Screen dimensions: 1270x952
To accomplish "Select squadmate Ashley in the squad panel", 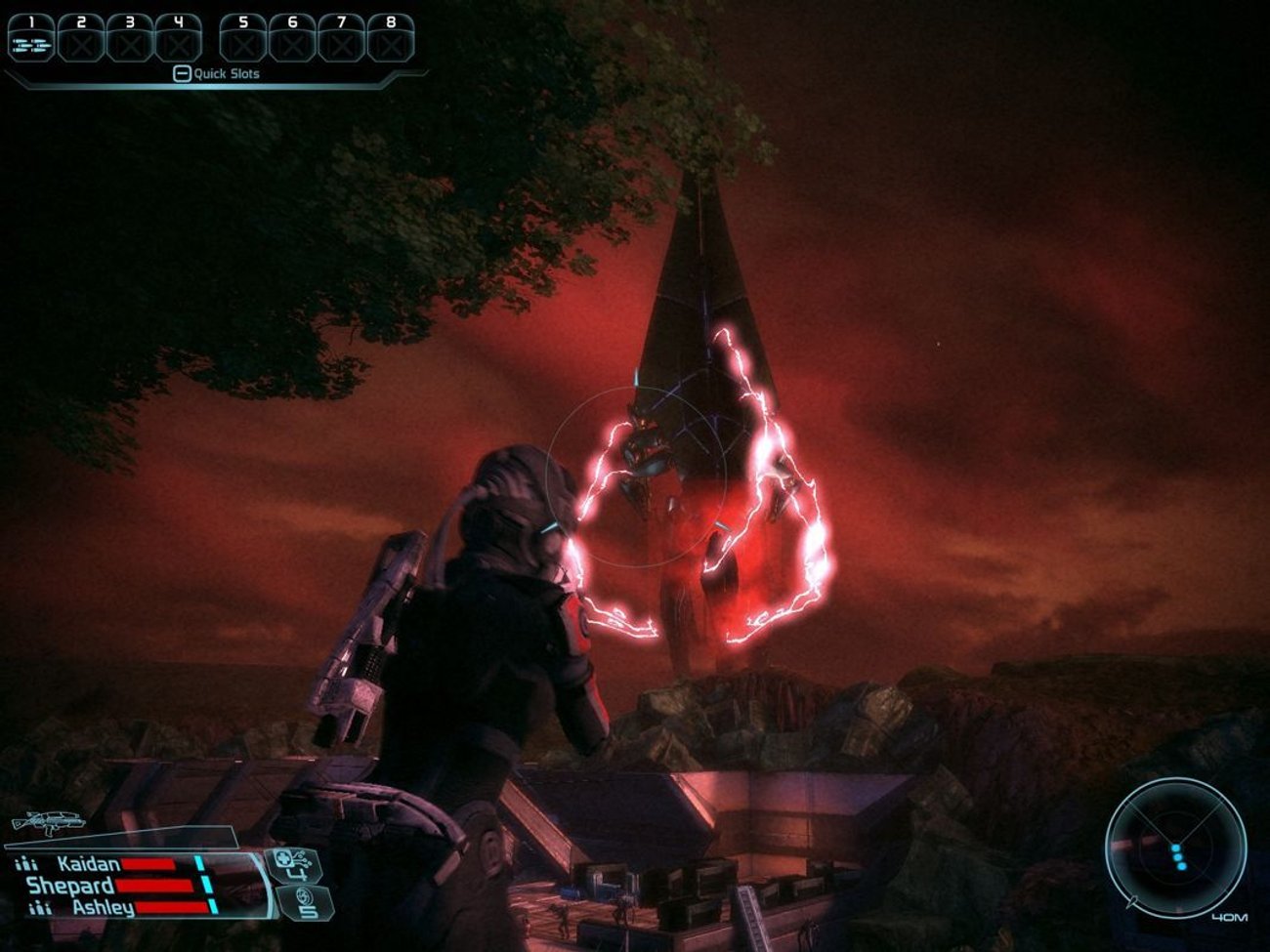I will point(103,908).
